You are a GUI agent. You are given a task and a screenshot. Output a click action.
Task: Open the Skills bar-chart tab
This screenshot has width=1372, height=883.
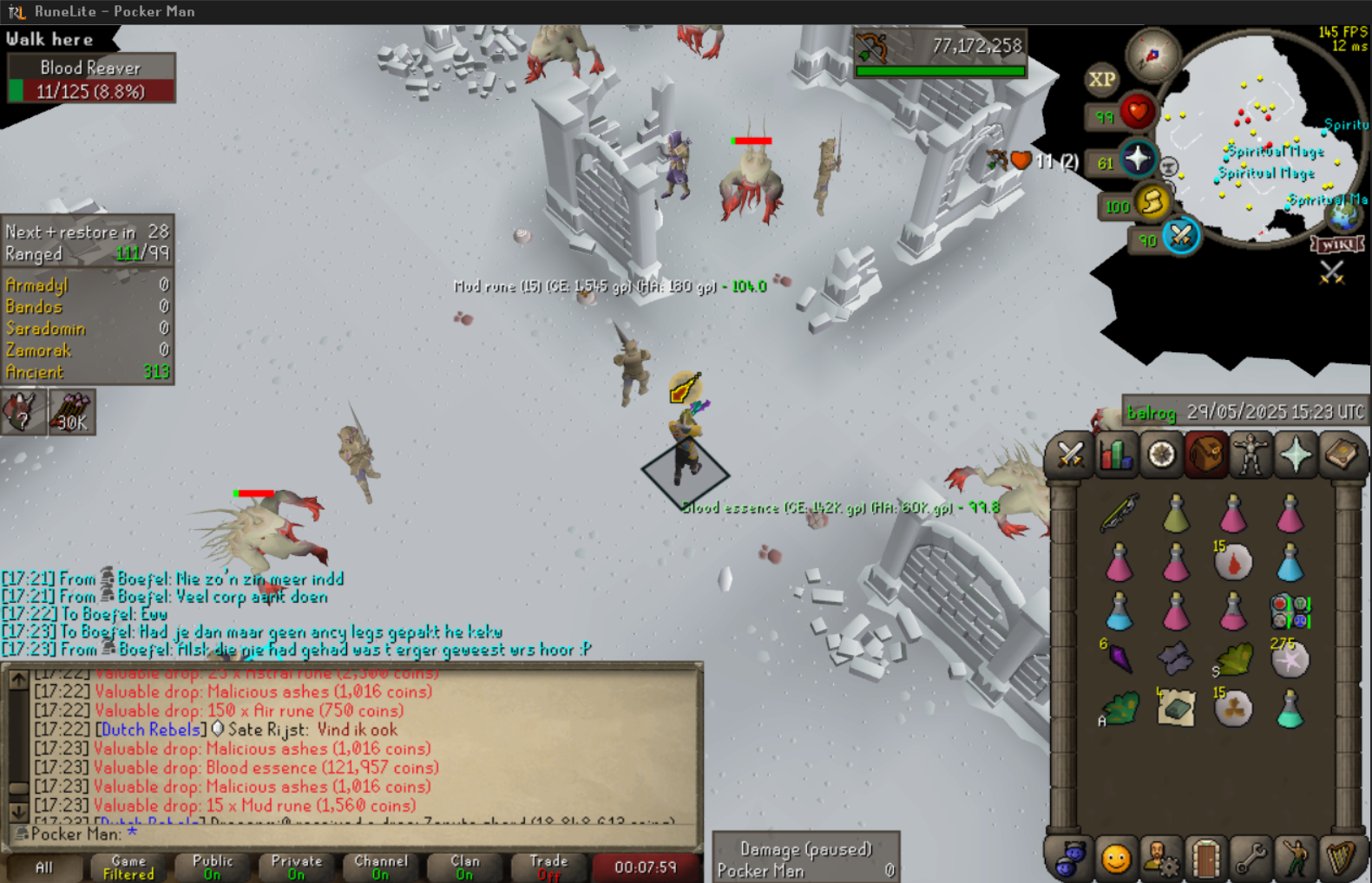(1116, 455)
